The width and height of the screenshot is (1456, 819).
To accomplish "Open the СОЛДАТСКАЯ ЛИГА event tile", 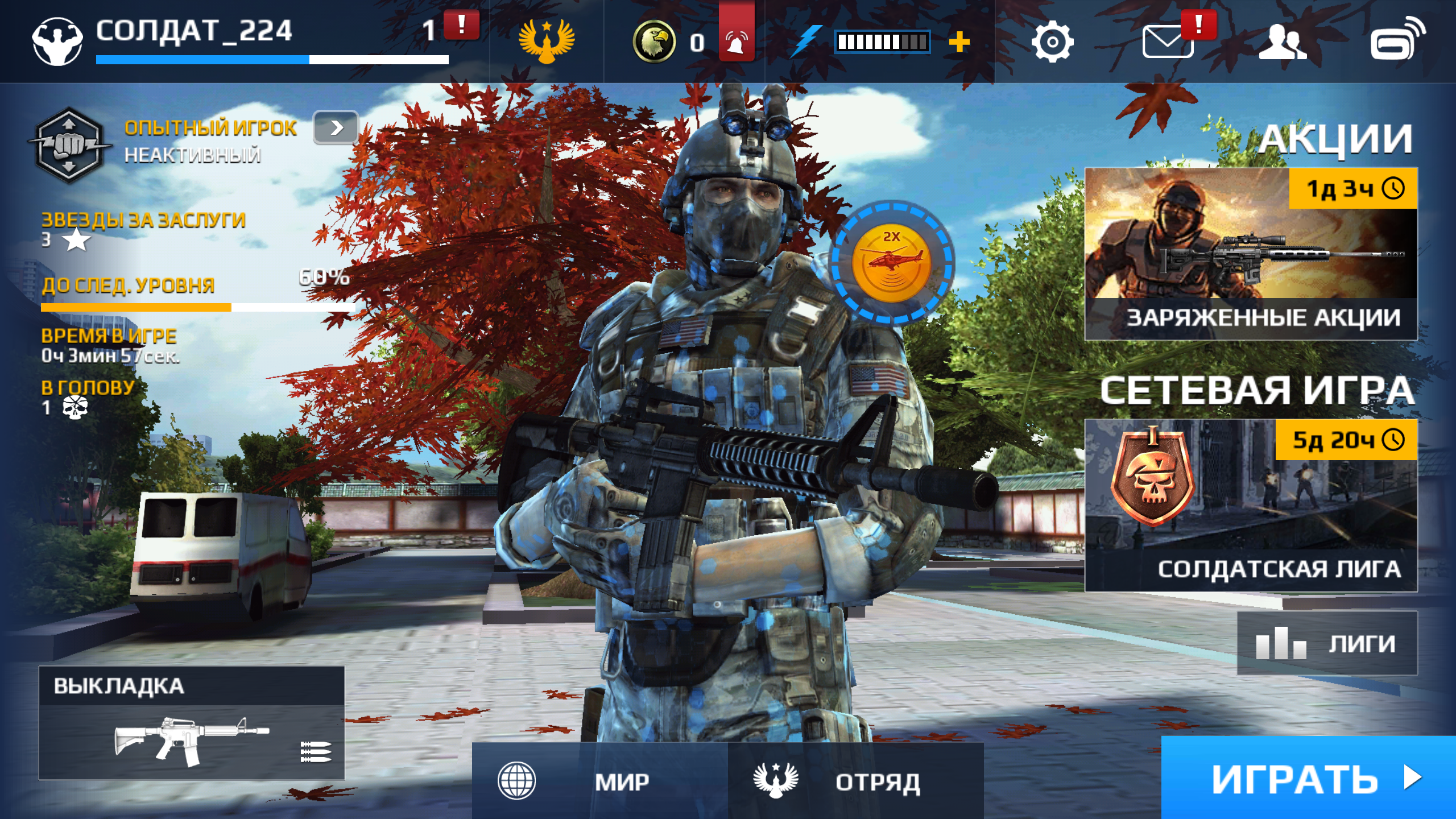I will 1250,505.
